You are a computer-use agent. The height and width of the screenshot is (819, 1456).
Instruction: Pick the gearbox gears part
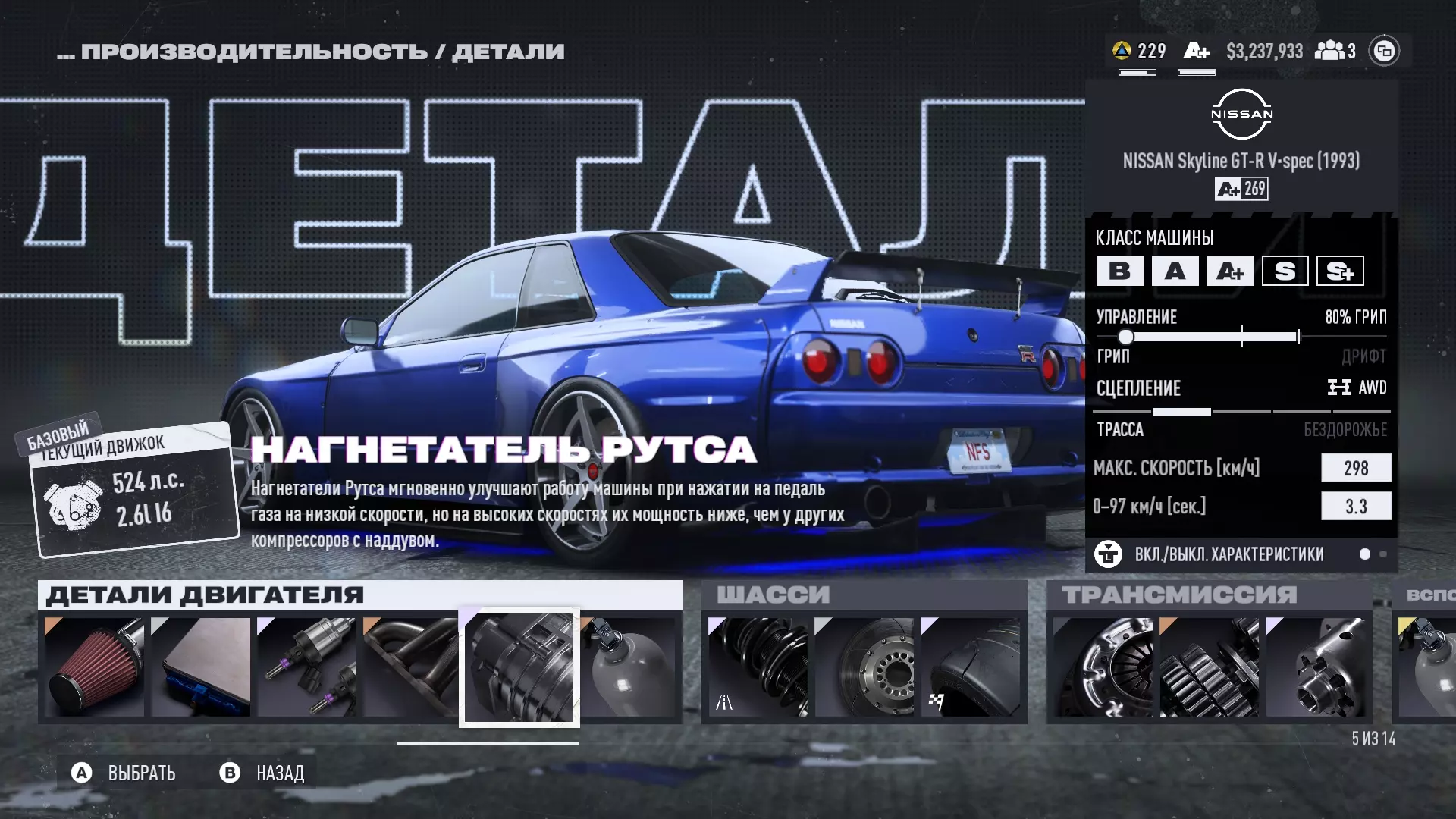coord(1209,667)
